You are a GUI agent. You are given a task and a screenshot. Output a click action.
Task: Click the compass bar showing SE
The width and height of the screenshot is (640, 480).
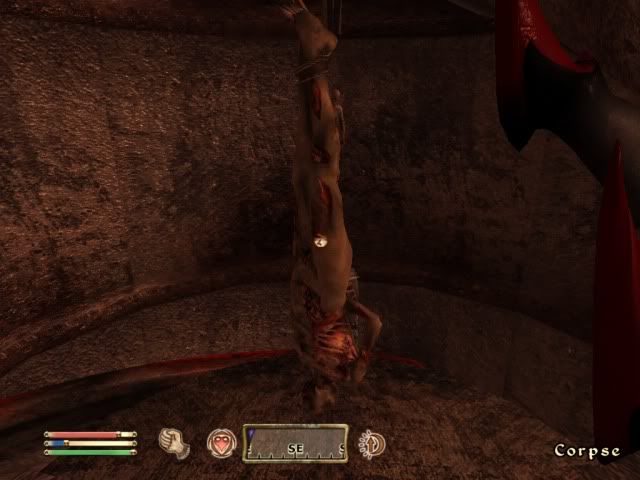click(x=295, y=443)
